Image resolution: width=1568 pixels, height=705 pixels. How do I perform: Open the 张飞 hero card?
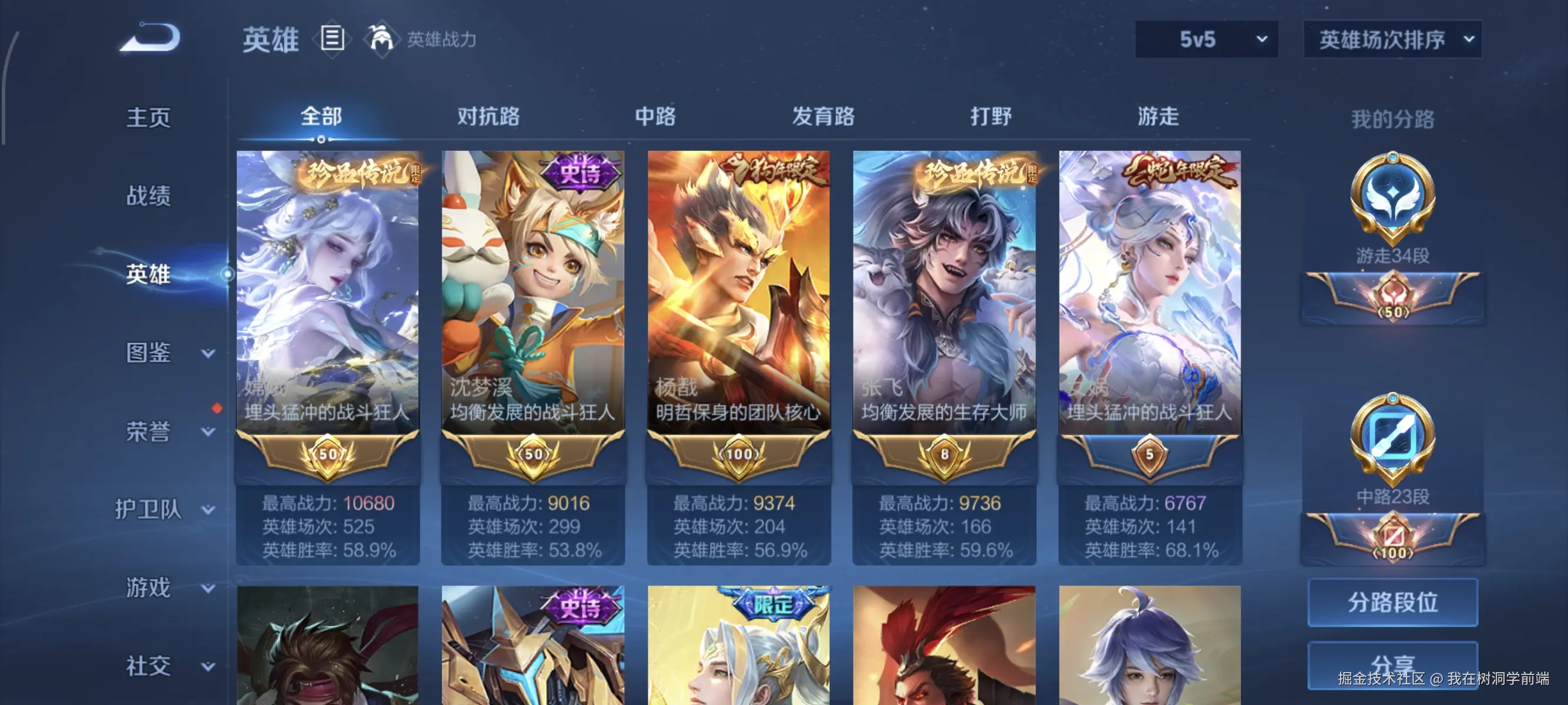(944, 304)
